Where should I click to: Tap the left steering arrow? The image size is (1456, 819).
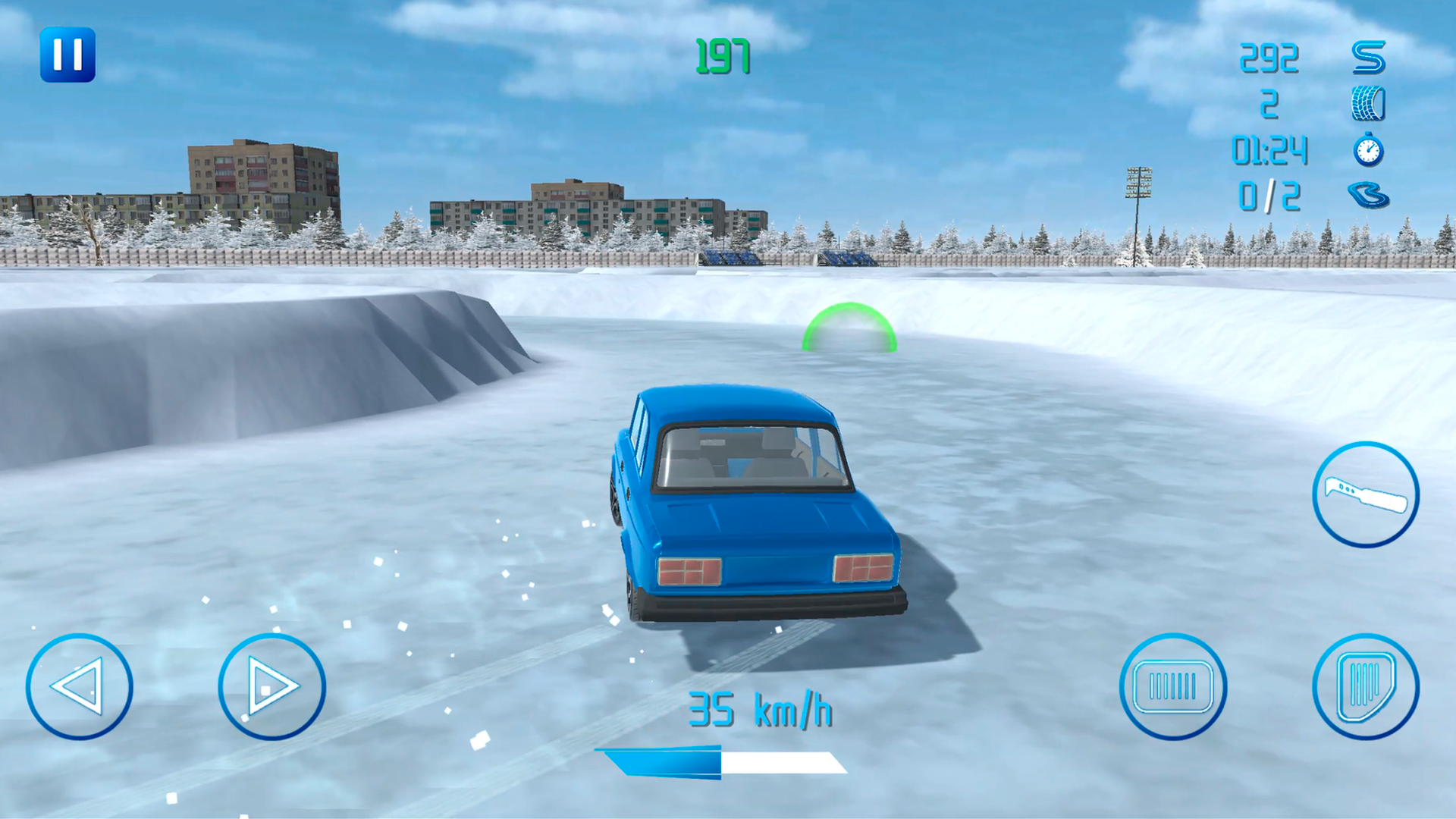tap(80, 686)
